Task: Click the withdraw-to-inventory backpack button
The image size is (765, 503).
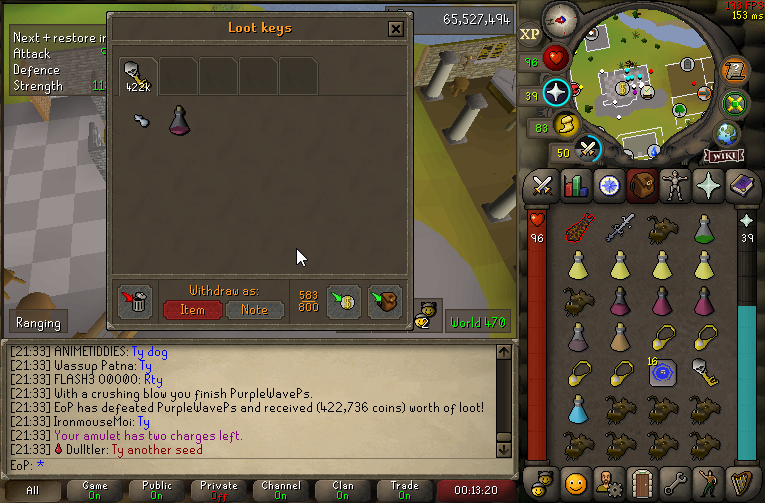Action: tap(385, 301)
